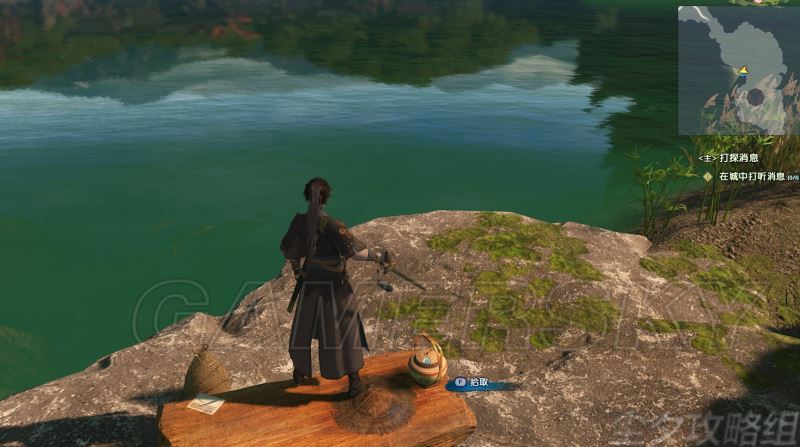Click the quest objective 在城中打听消息
Image resolution: width=800 pixels, height=447 pixels.
[x=744, y=176]
